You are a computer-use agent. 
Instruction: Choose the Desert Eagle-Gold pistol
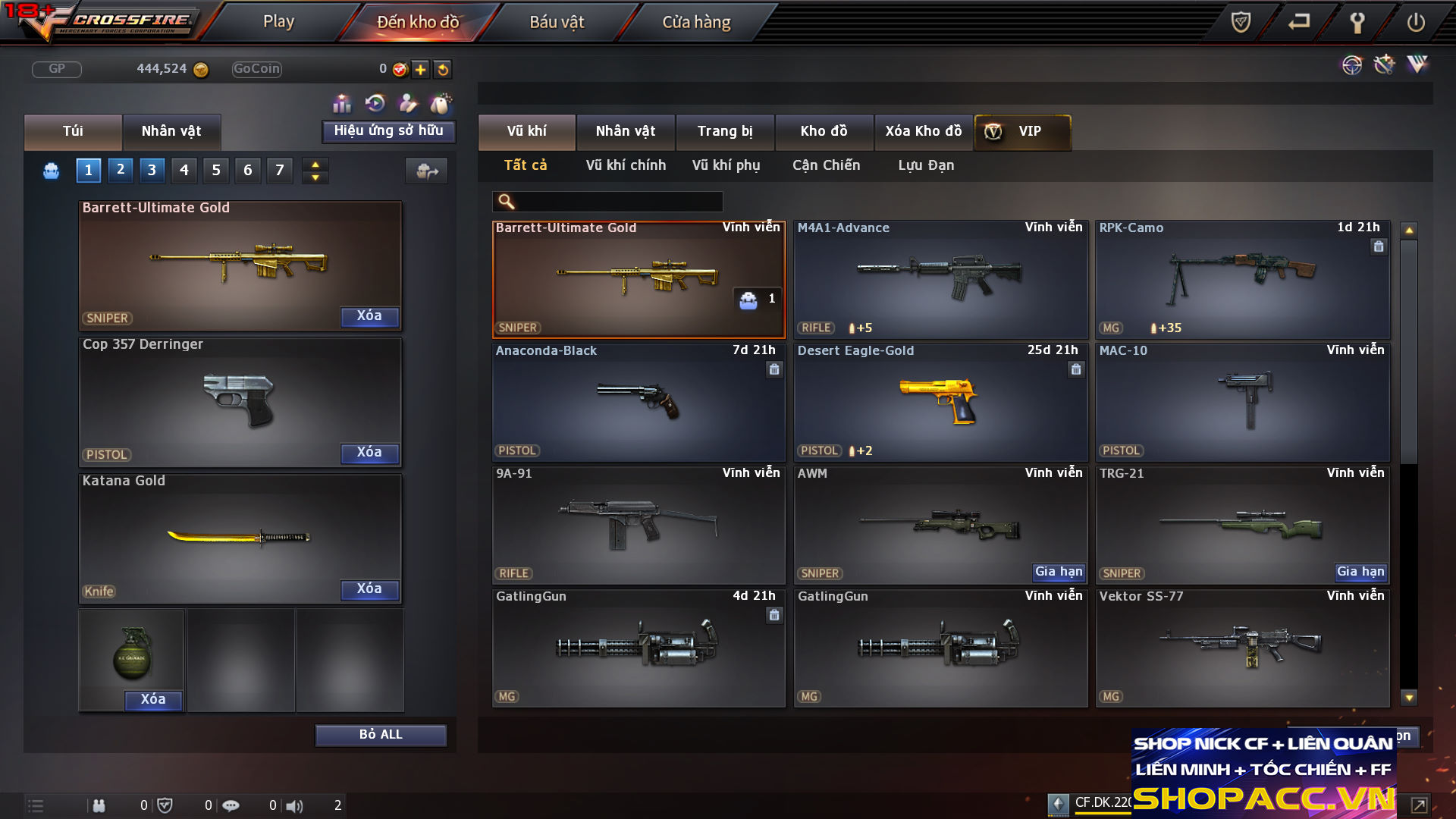(940, 402)
